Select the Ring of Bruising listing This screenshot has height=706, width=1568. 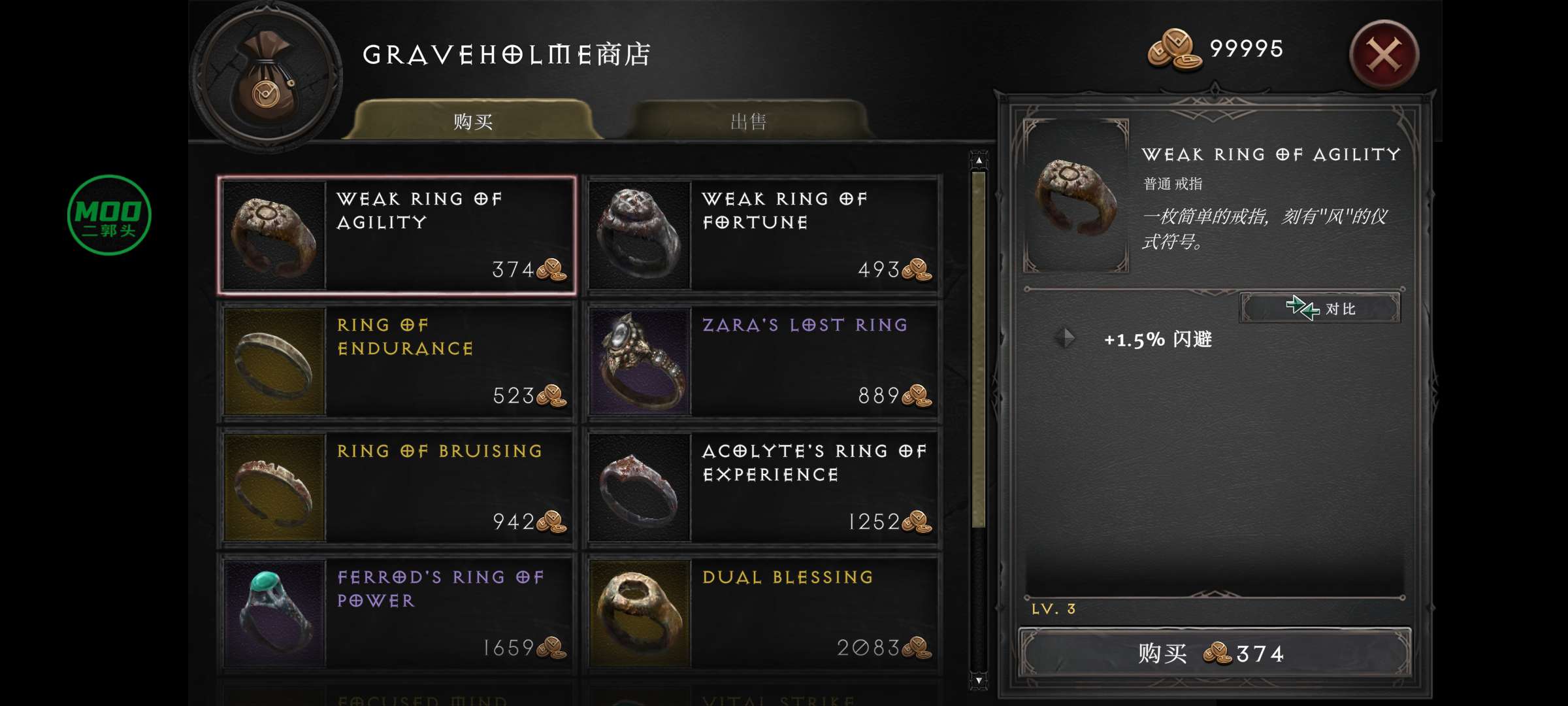pyautogui.click(x=397, y=486)
